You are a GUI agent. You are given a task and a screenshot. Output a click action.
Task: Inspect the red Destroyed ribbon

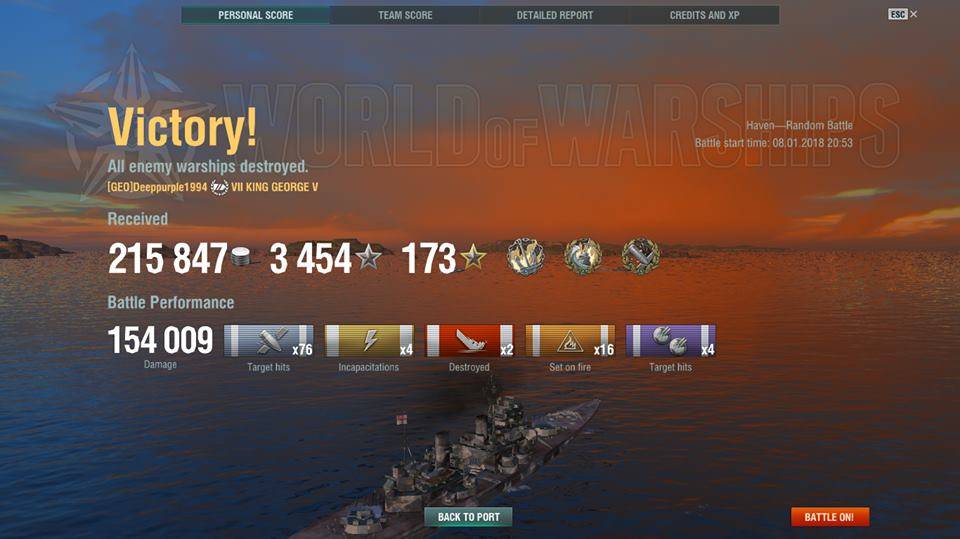(x=469, y=341)
